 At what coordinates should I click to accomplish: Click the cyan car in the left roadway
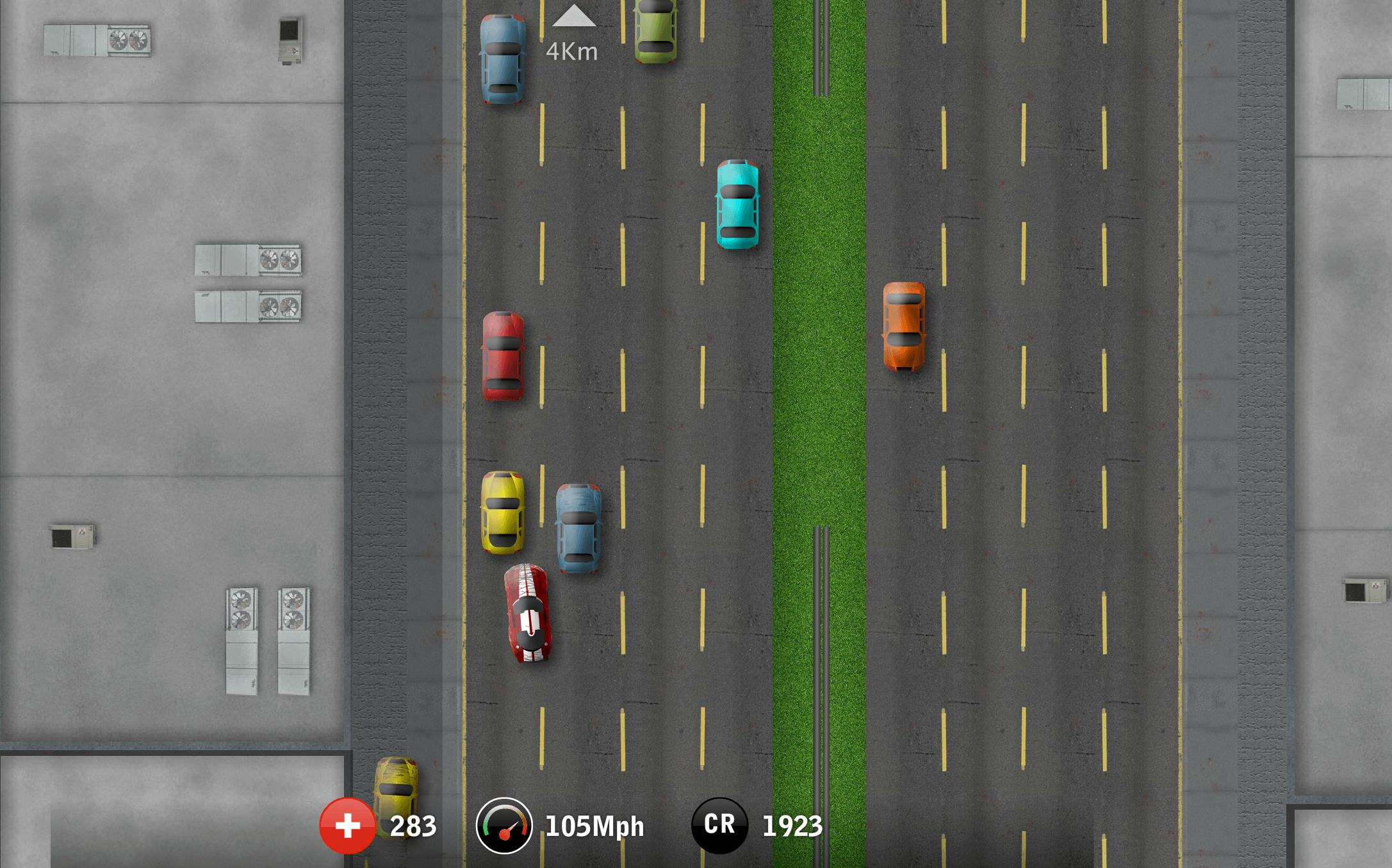[737, 205]
